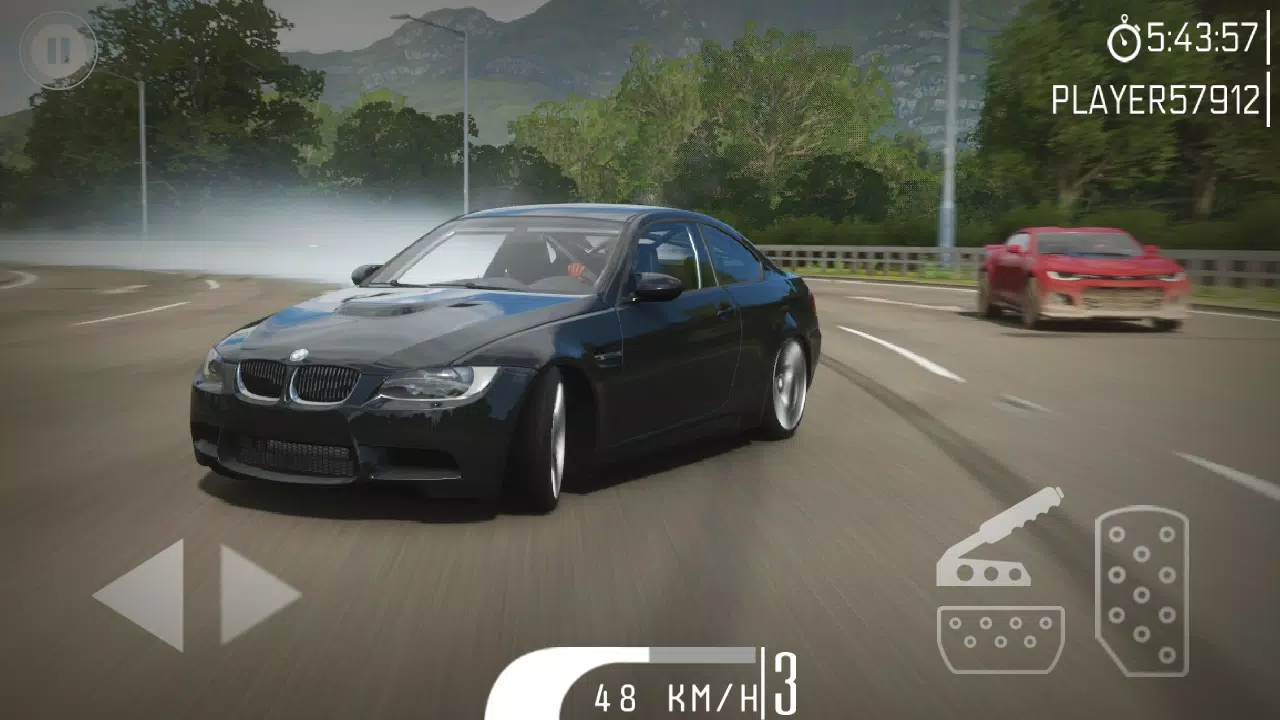1280x720 pixels.
Task: Tap the pause icon in the top-left corner
Action: click(58, 48)
